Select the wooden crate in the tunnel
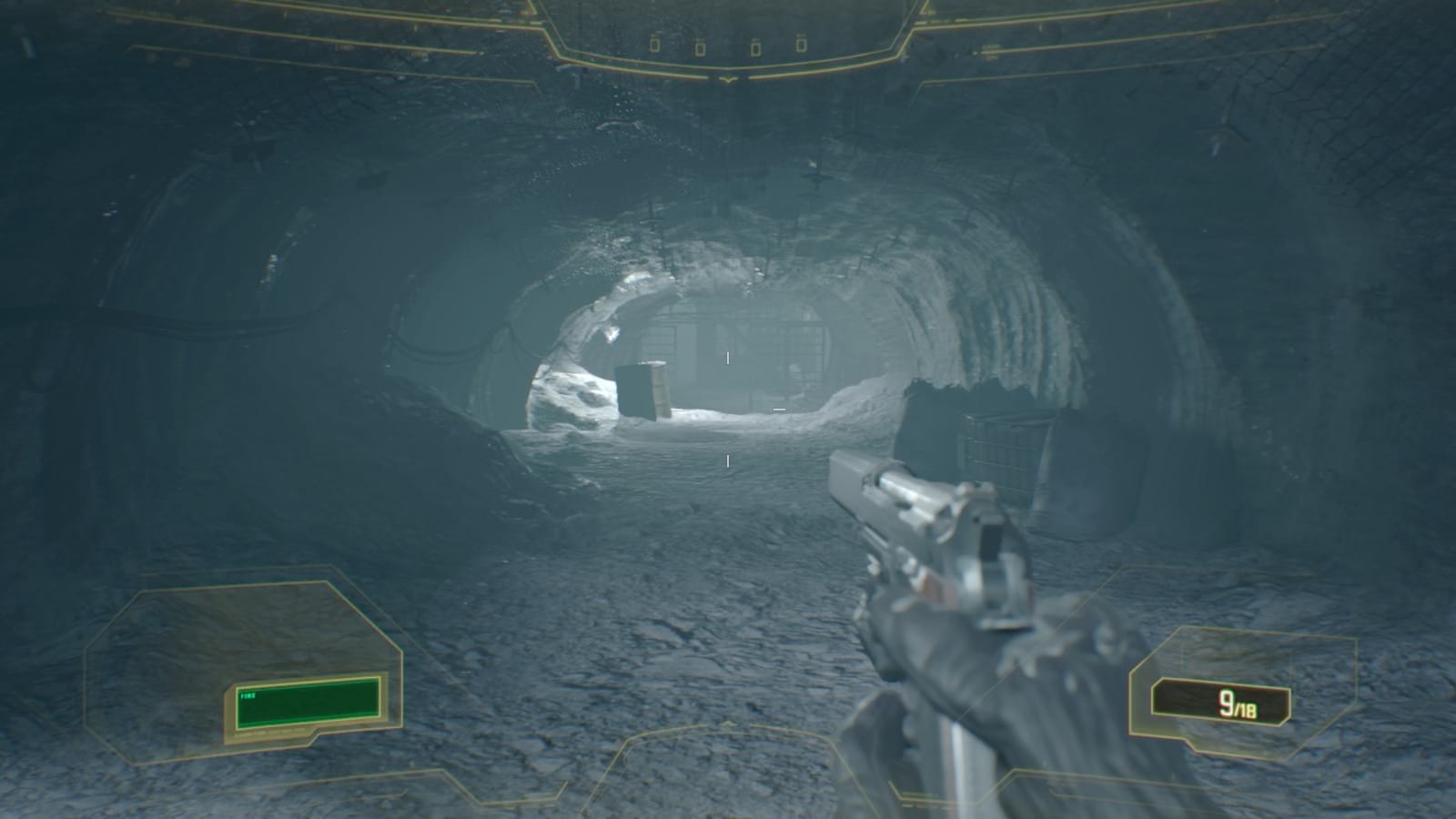 click(646, 391)
